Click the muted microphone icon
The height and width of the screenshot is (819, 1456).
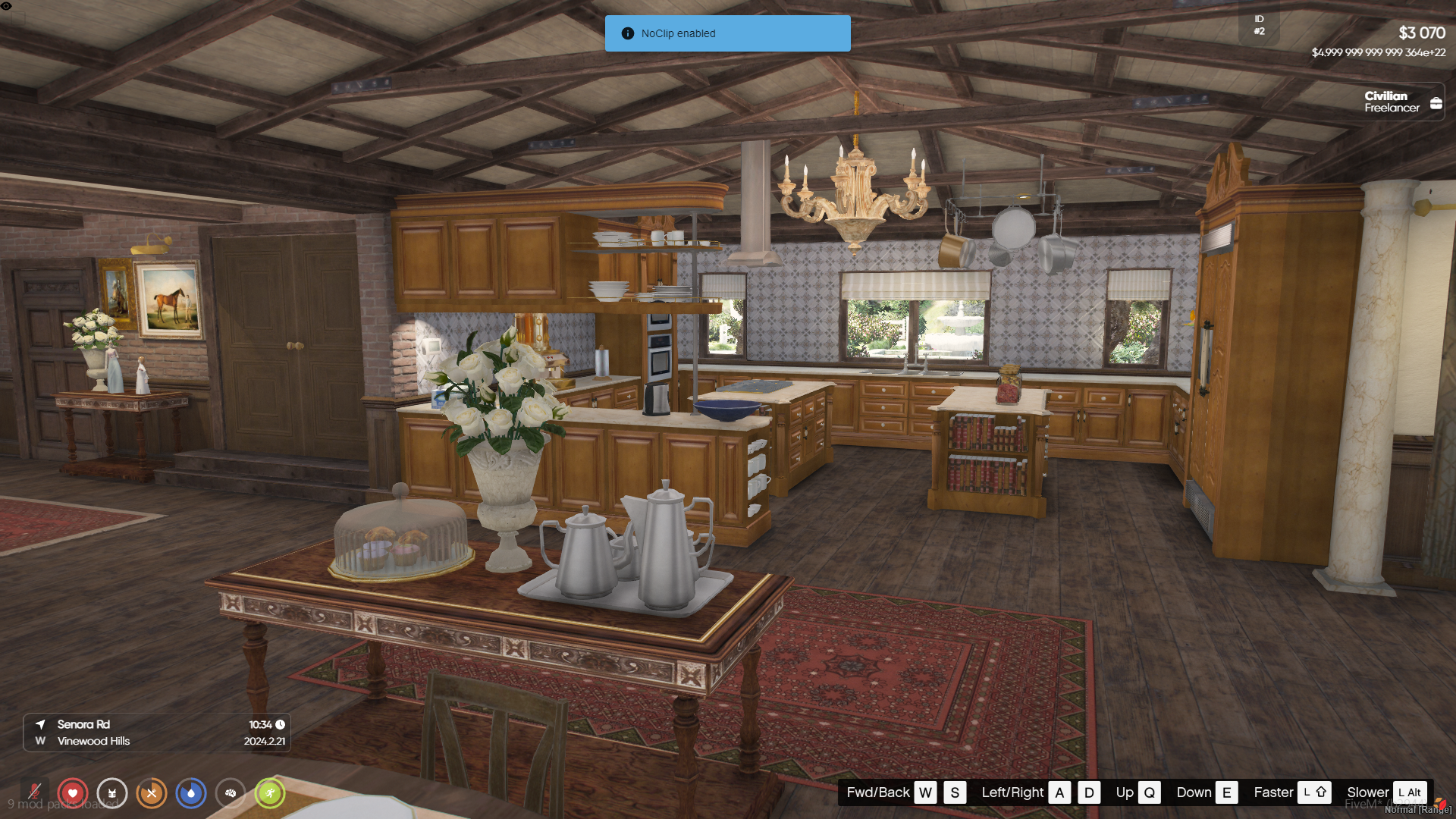[34, 793]
